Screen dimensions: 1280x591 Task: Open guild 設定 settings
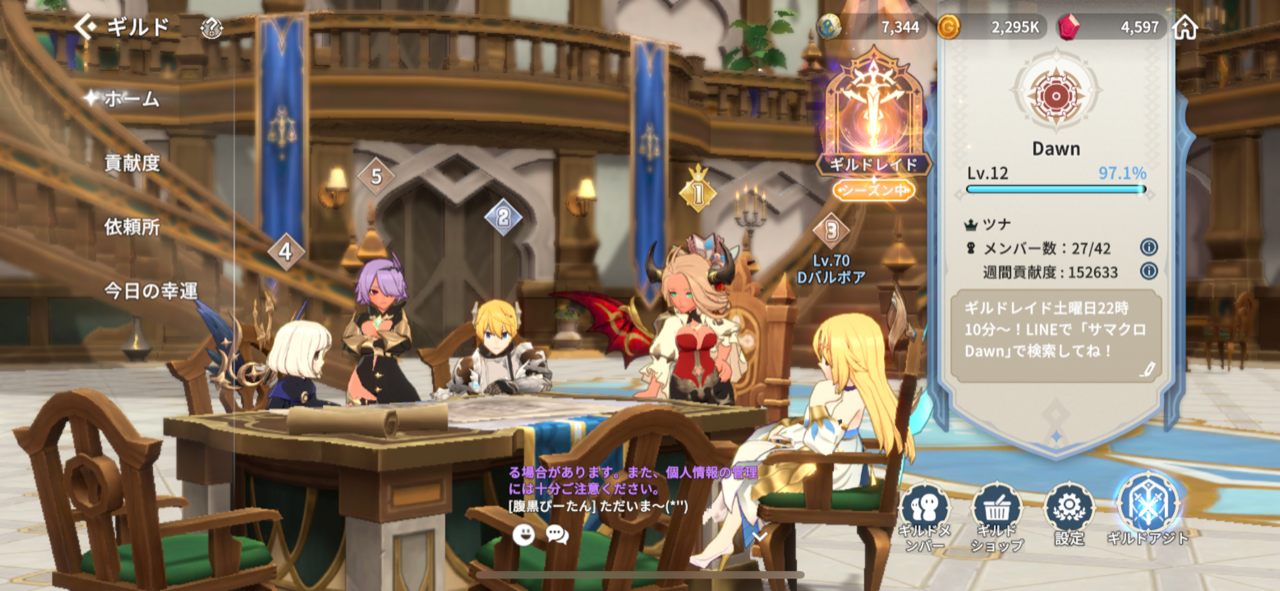(x=1069, y=515)
